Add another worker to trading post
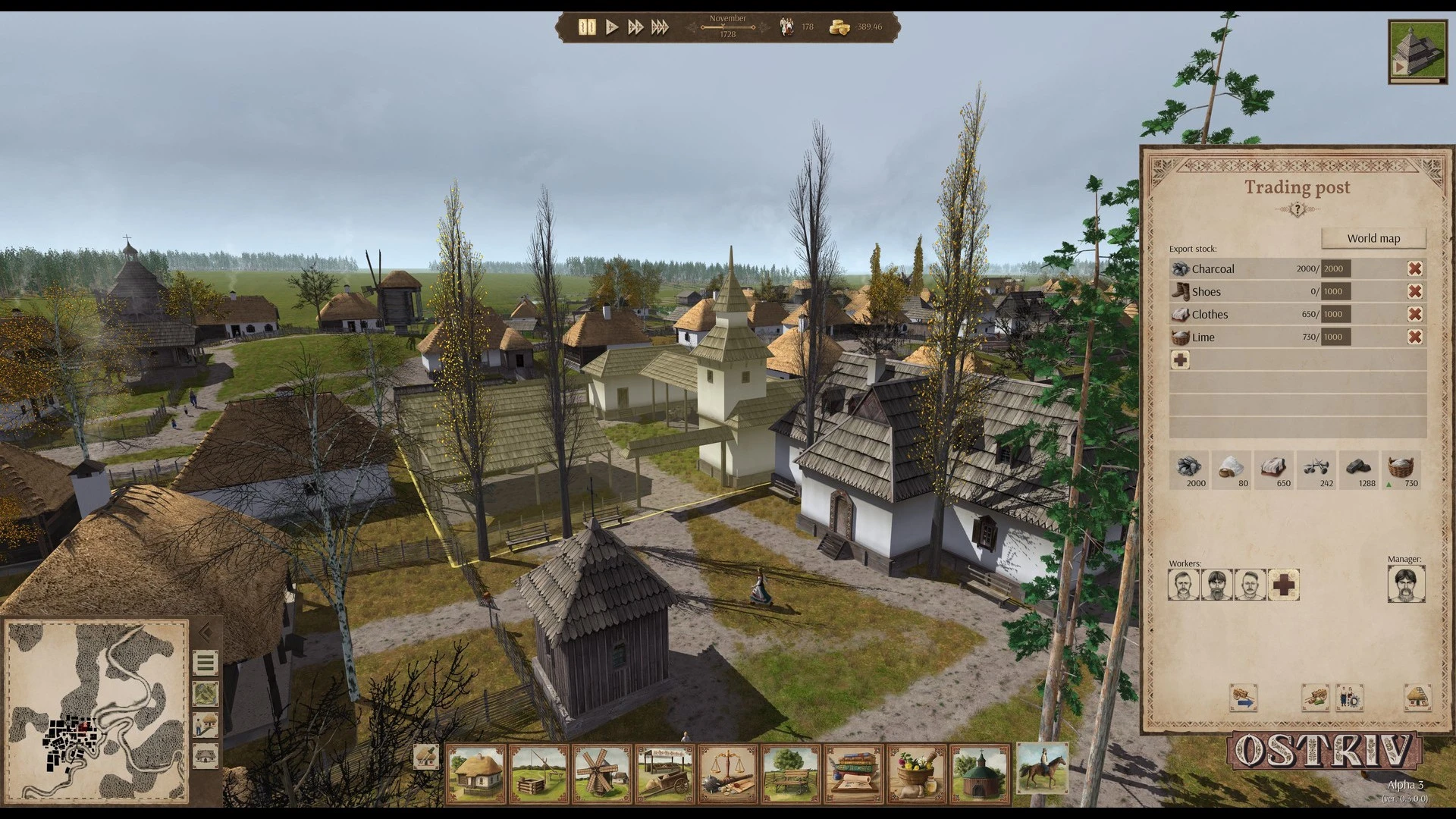Screen dimensions: 1456x819 (x=1283, y=585)
